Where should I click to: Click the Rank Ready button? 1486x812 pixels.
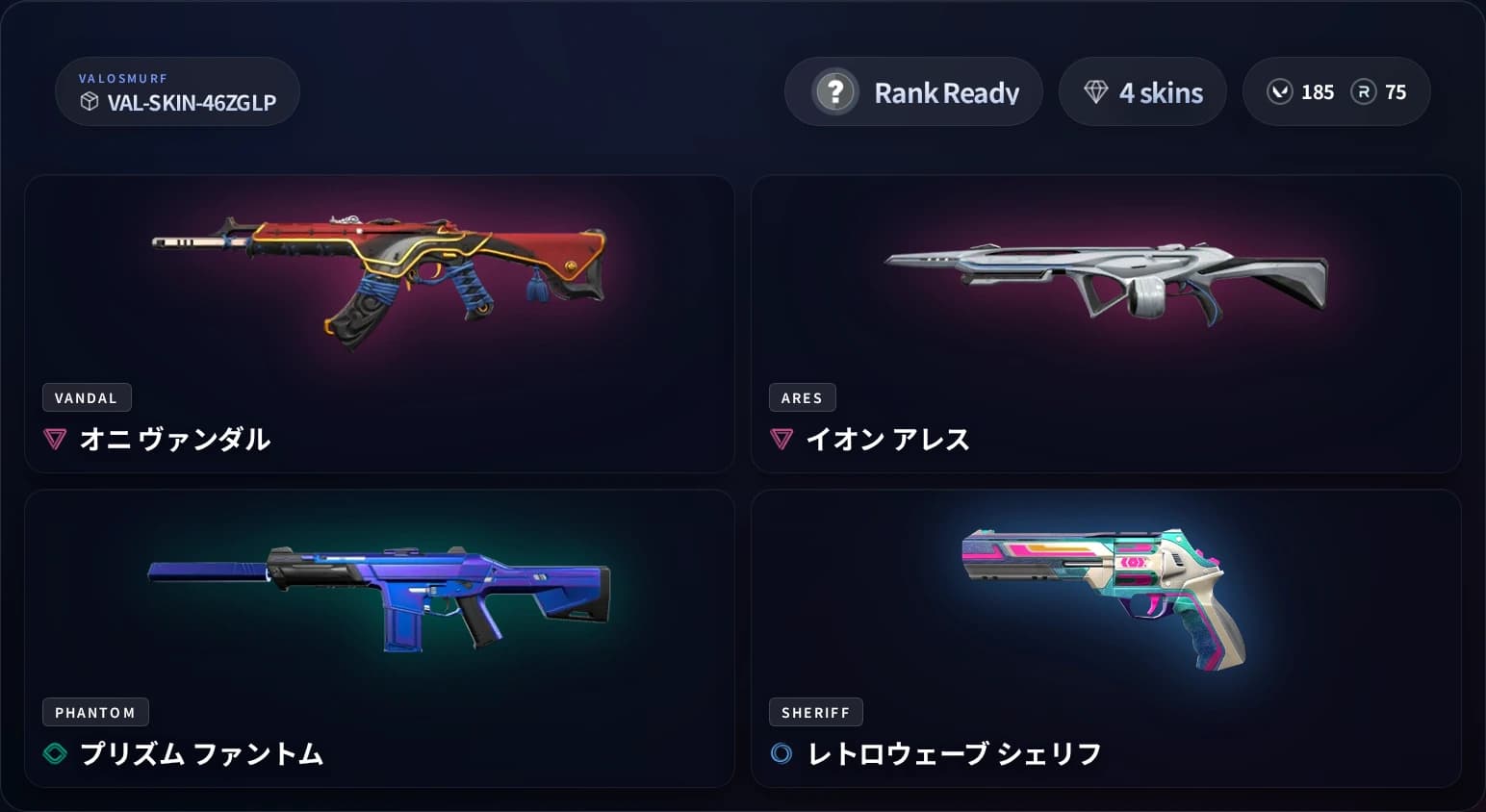pos(912,91)
